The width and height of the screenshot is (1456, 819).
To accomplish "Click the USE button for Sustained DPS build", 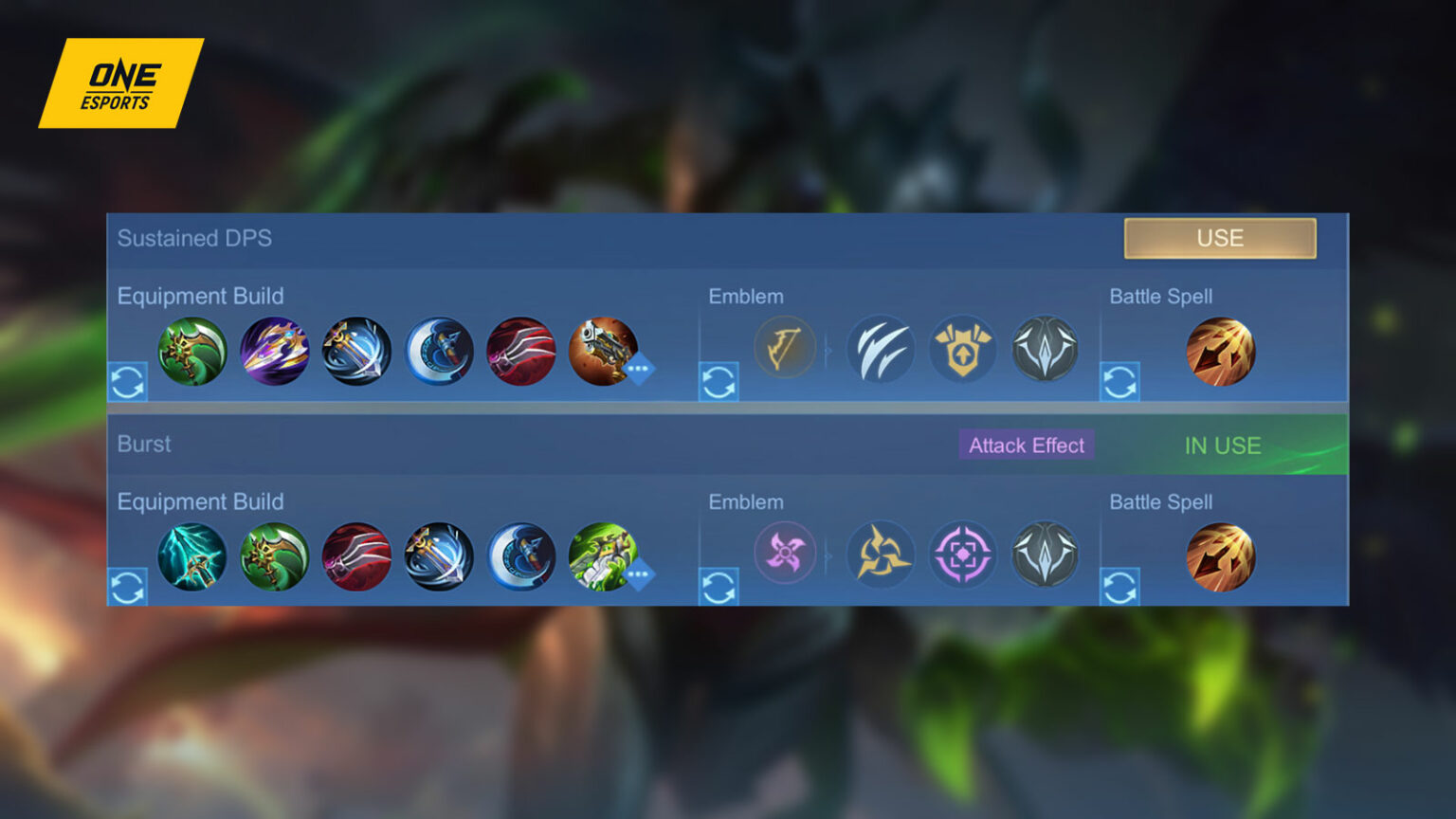I will [x=1221, y=238].
